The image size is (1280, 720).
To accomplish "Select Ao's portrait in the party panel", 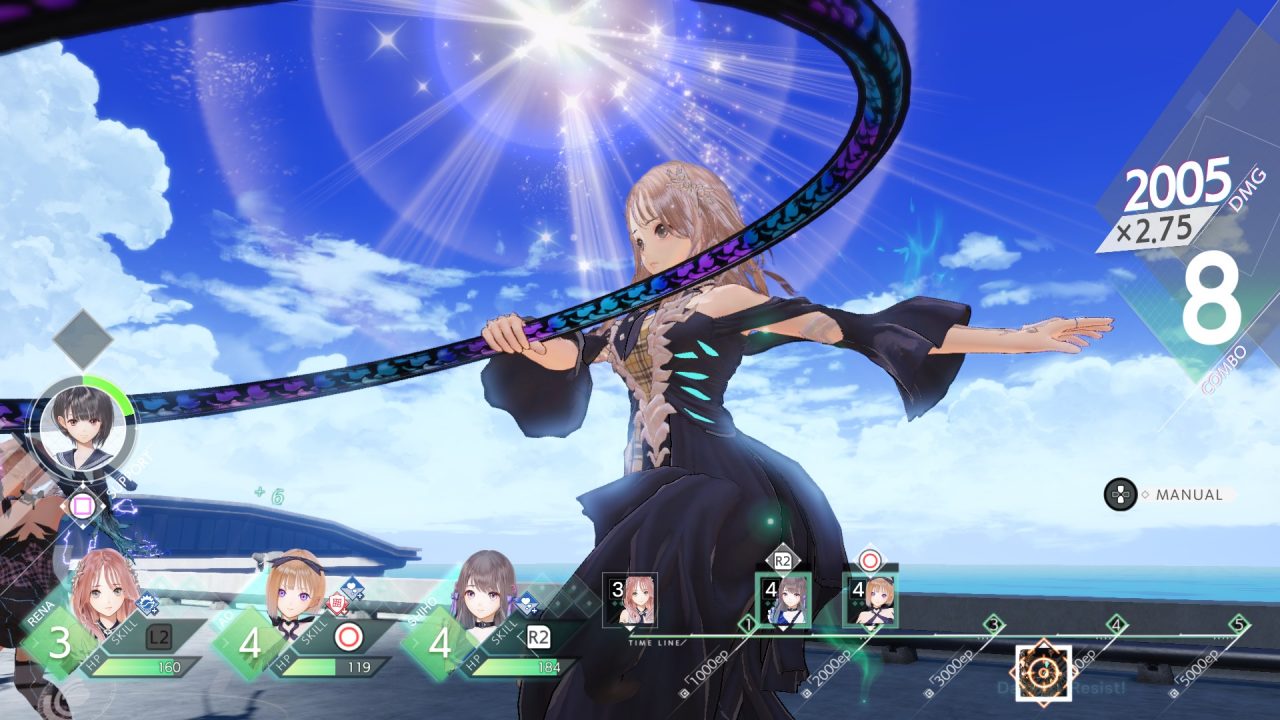I will point(296,590).
